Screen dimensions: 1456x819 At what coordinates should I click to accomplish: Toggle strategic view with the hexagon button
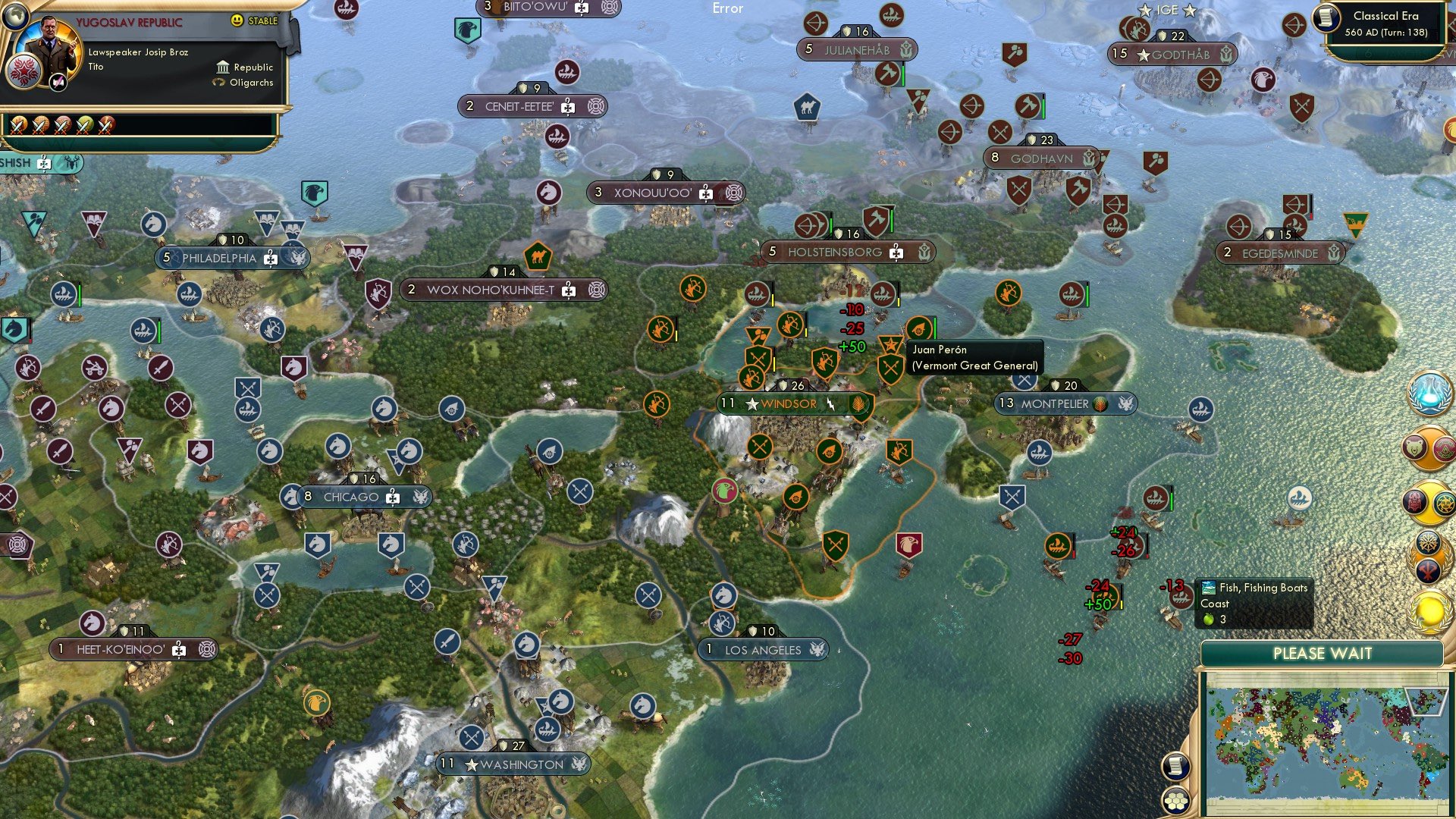pos(1176,799)
